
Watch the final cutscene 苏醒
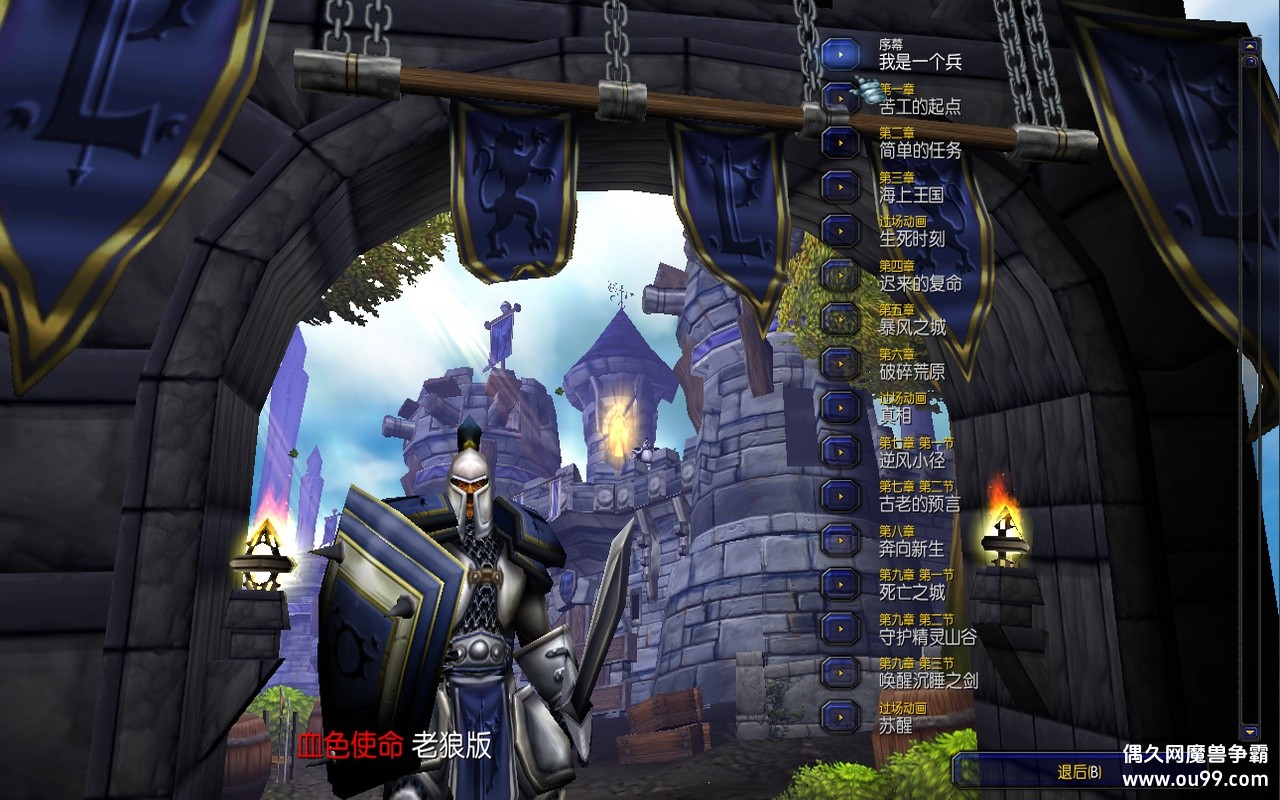[841, 716]
